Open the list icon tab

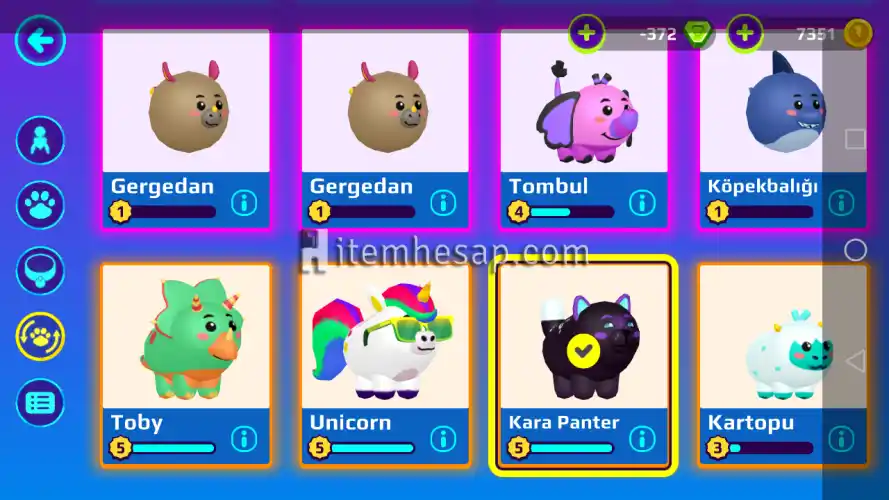click(41, 402)
